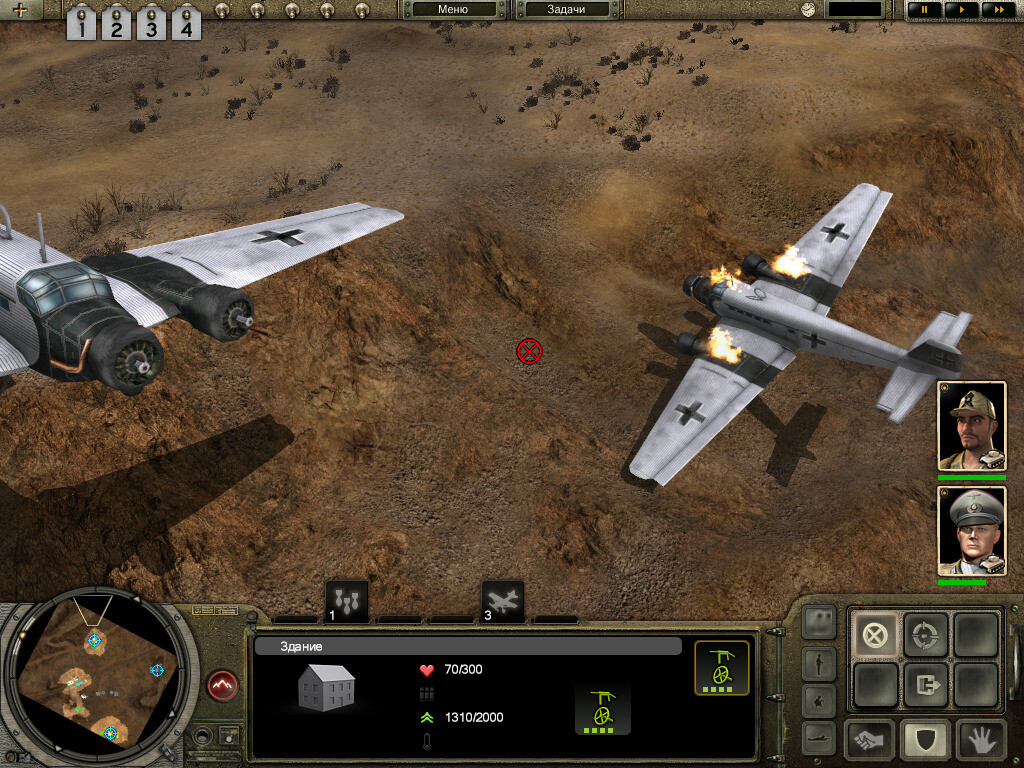Pause the game with the pause button
1024x768 pixels.
coord(924,10)
